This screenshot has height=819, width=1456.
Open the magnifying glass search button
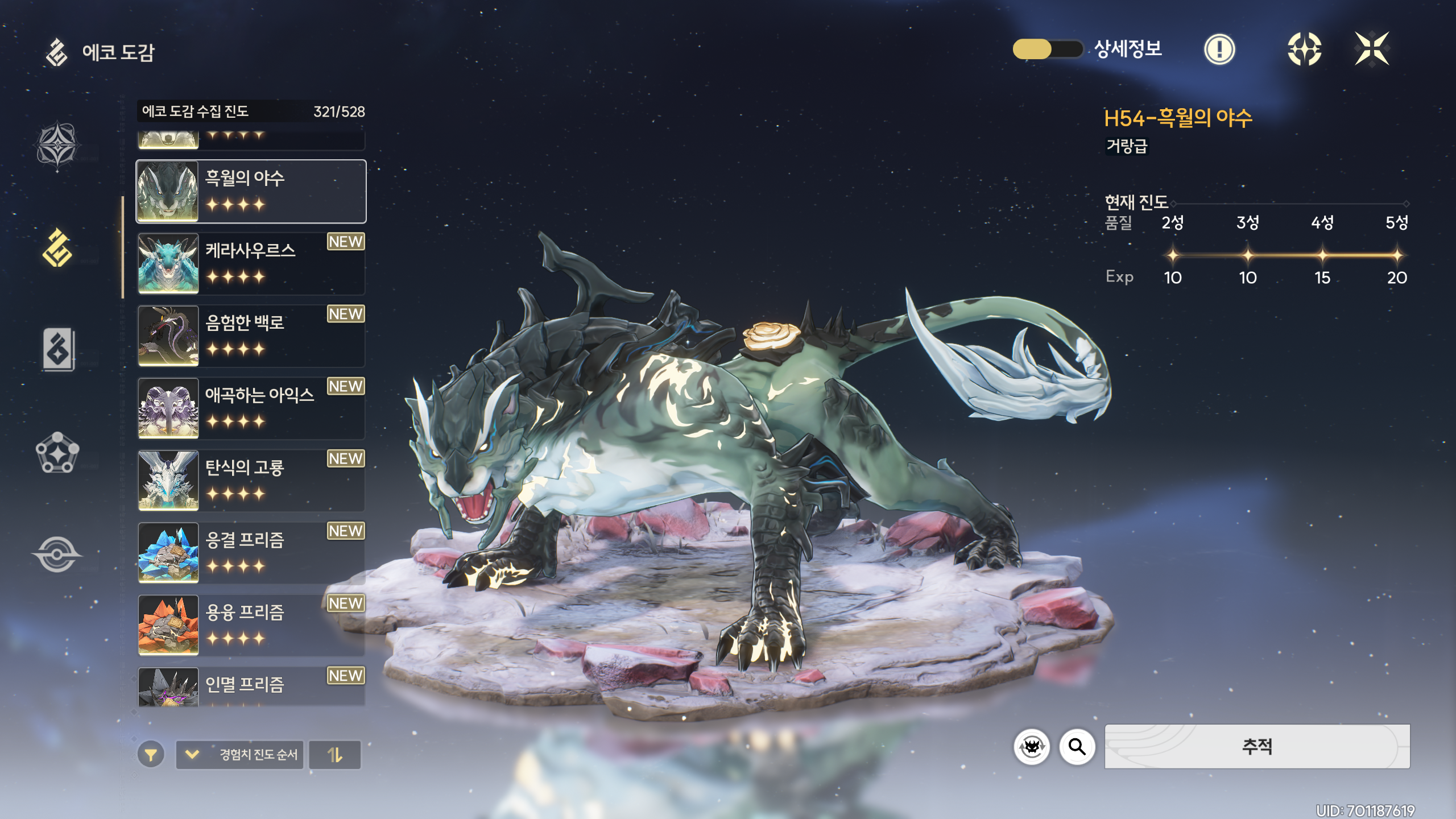coord(1077,746)
